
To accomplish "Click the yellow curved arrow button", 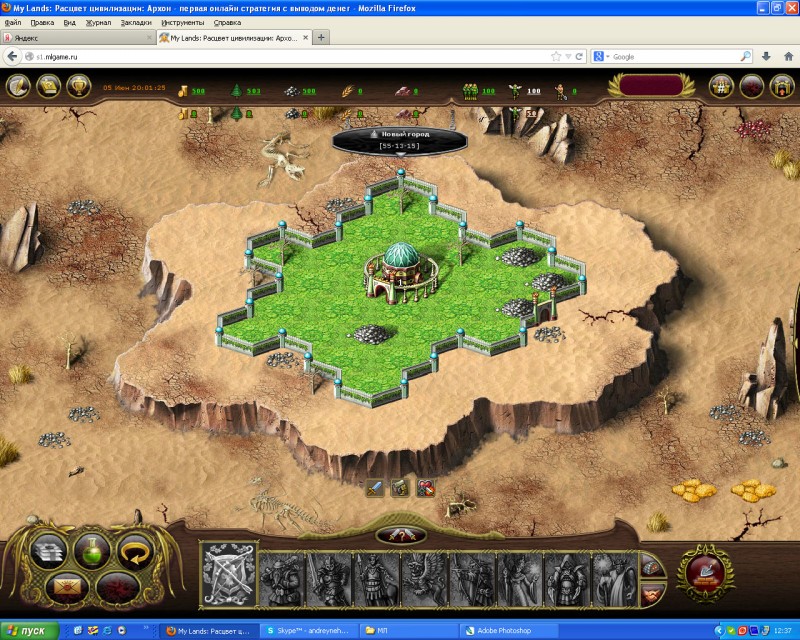I will (x=137, y=550).
